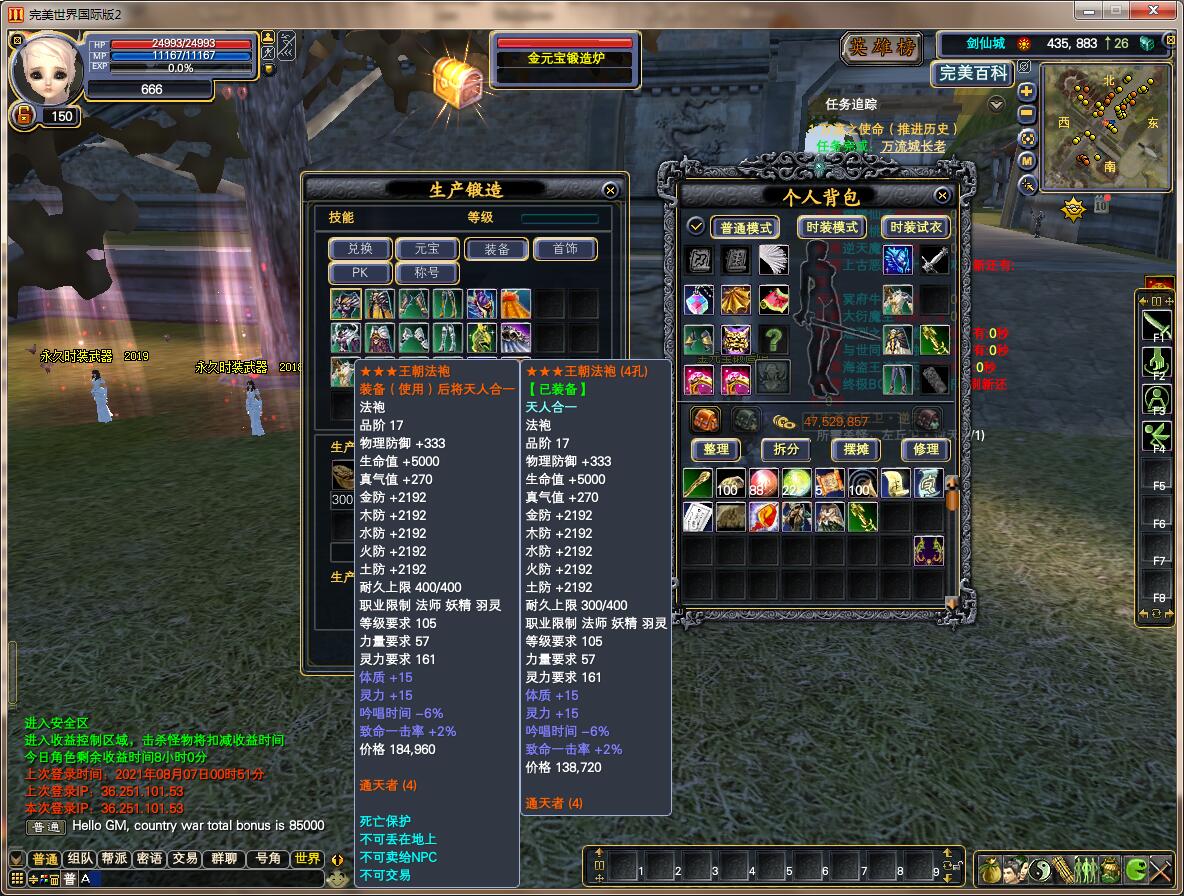Open the 时装试衣 fitting view
This screenshot has width=1184, height=896.
(916, 227)
